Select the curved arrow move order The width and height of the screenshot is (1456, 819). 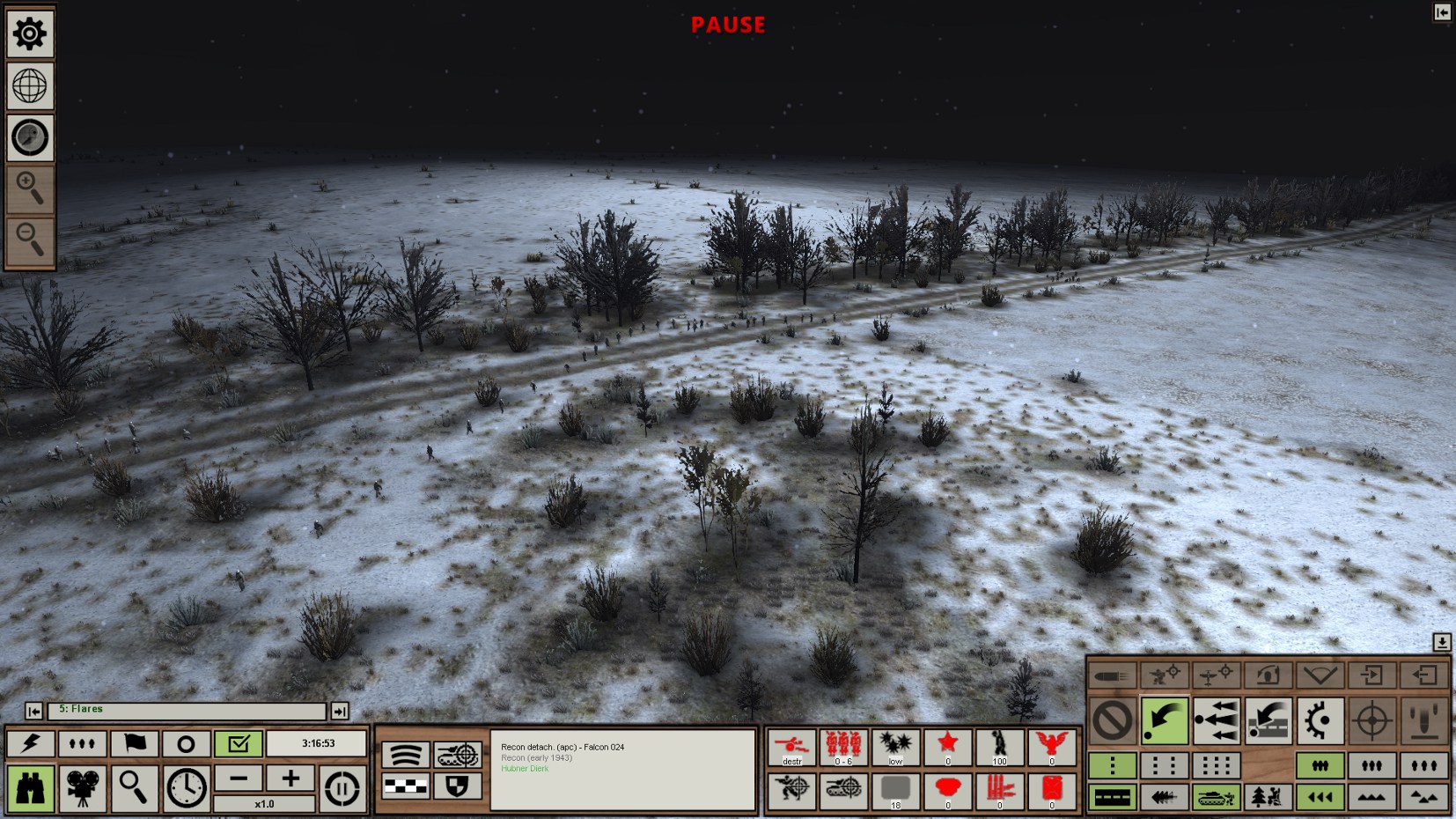click(1164, 720)
